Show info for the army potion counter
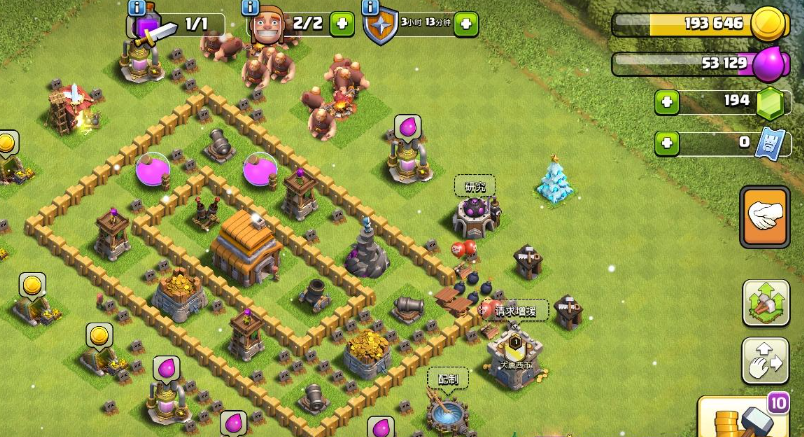Screen dimensions: 804x437 coord(137,7)
